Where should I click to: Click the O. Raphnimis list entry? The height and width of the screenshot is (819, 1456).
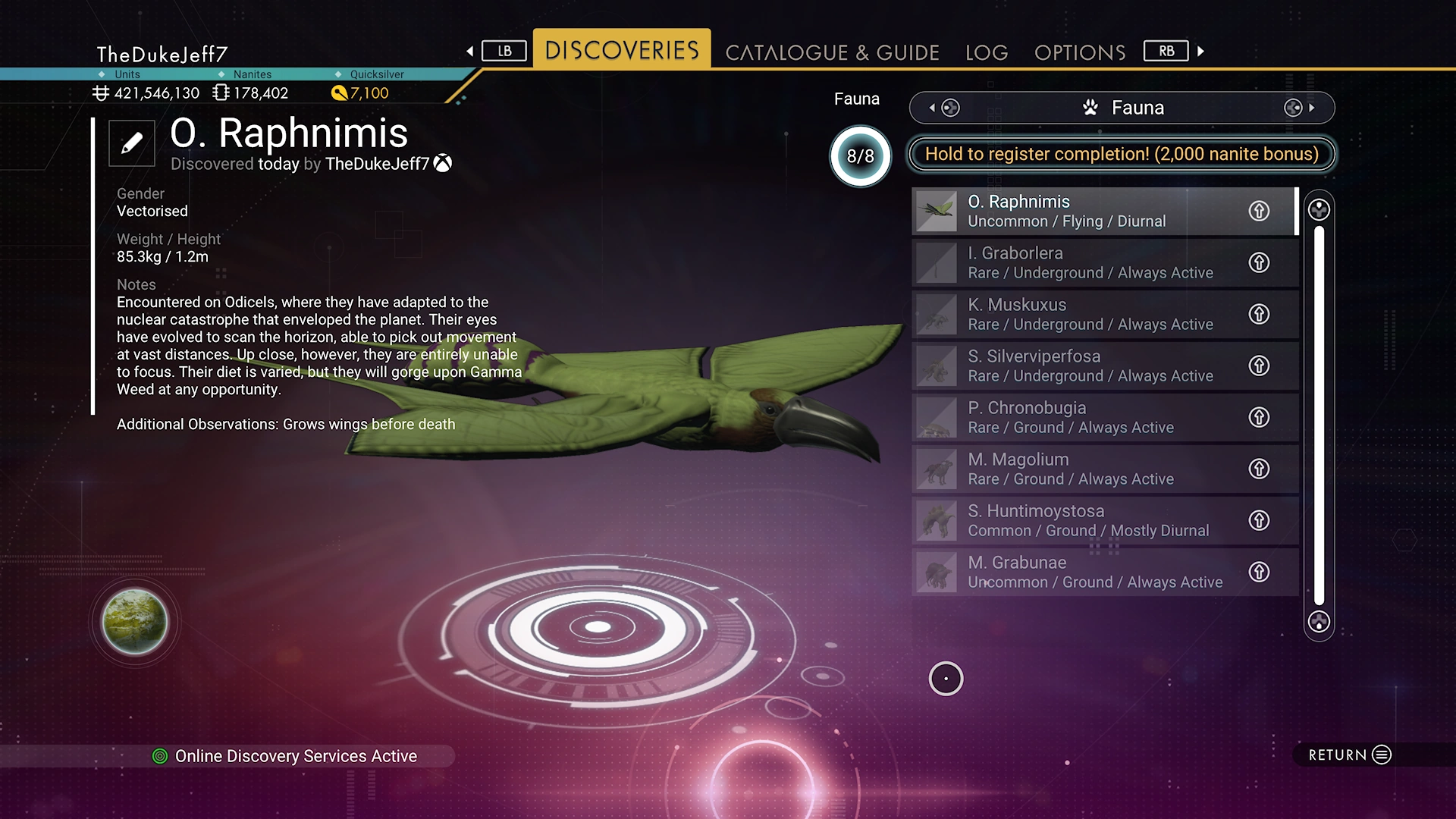click(1077, 211)
